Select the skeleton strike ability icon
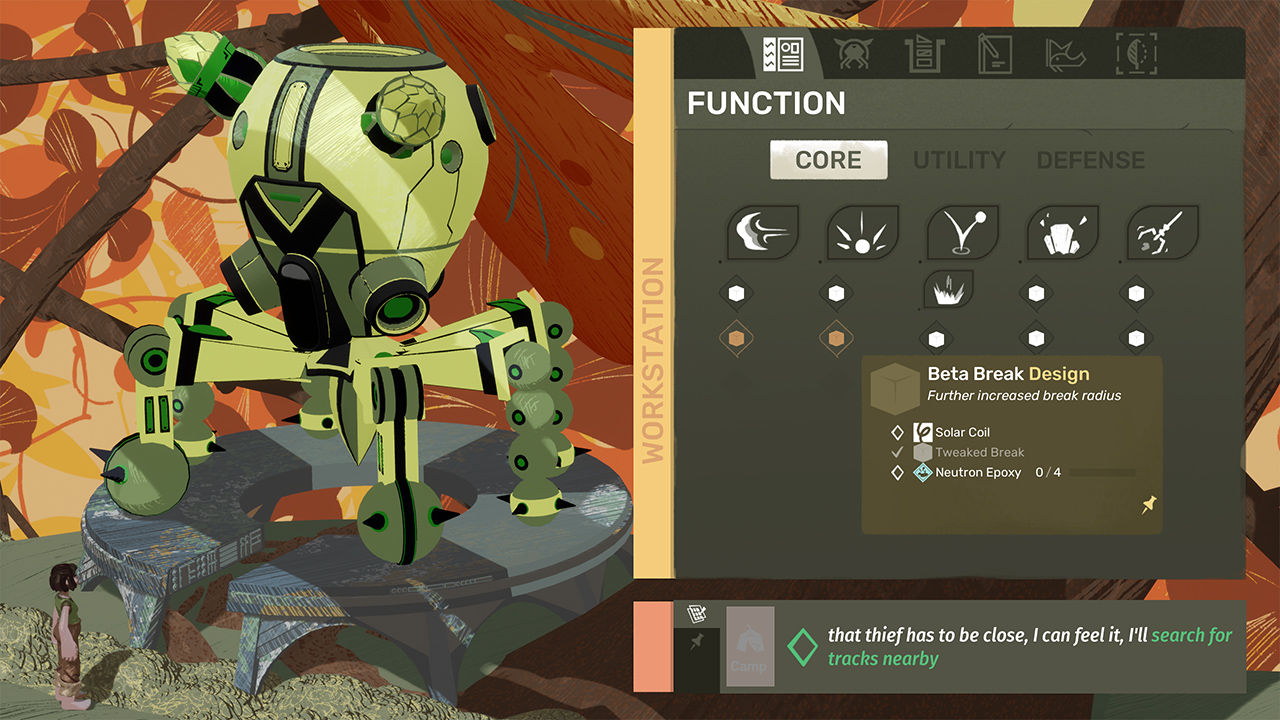The width and height of the screenshot is (1280, 720). click(1163, 233)
